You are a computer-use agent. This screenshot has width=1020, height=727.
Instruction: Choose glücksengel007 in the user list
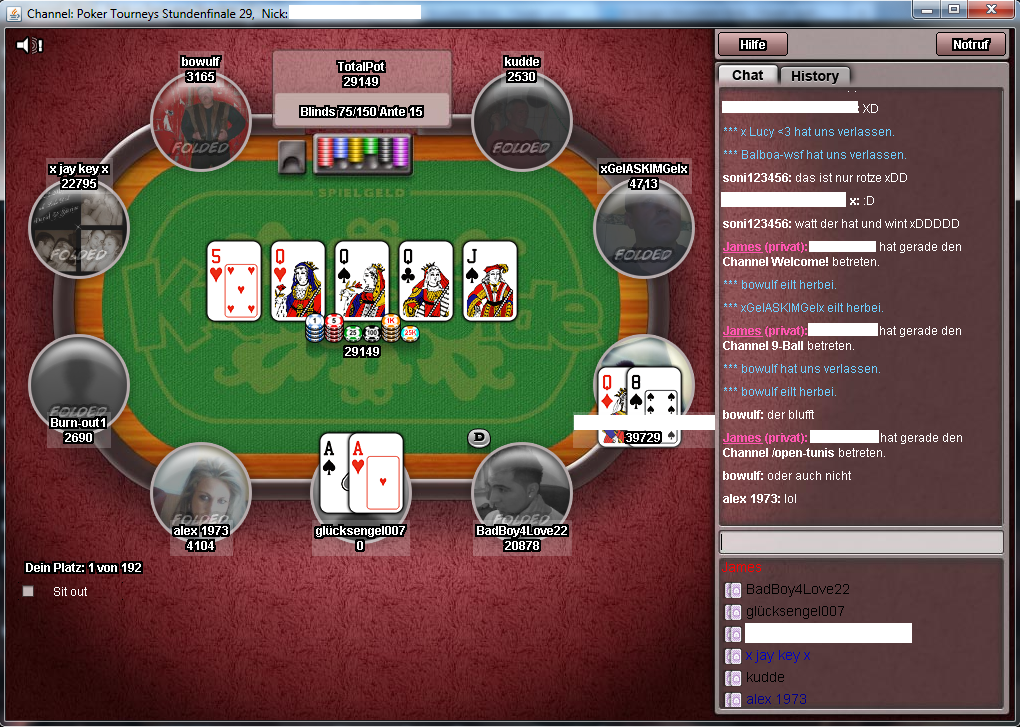[794, 611]
